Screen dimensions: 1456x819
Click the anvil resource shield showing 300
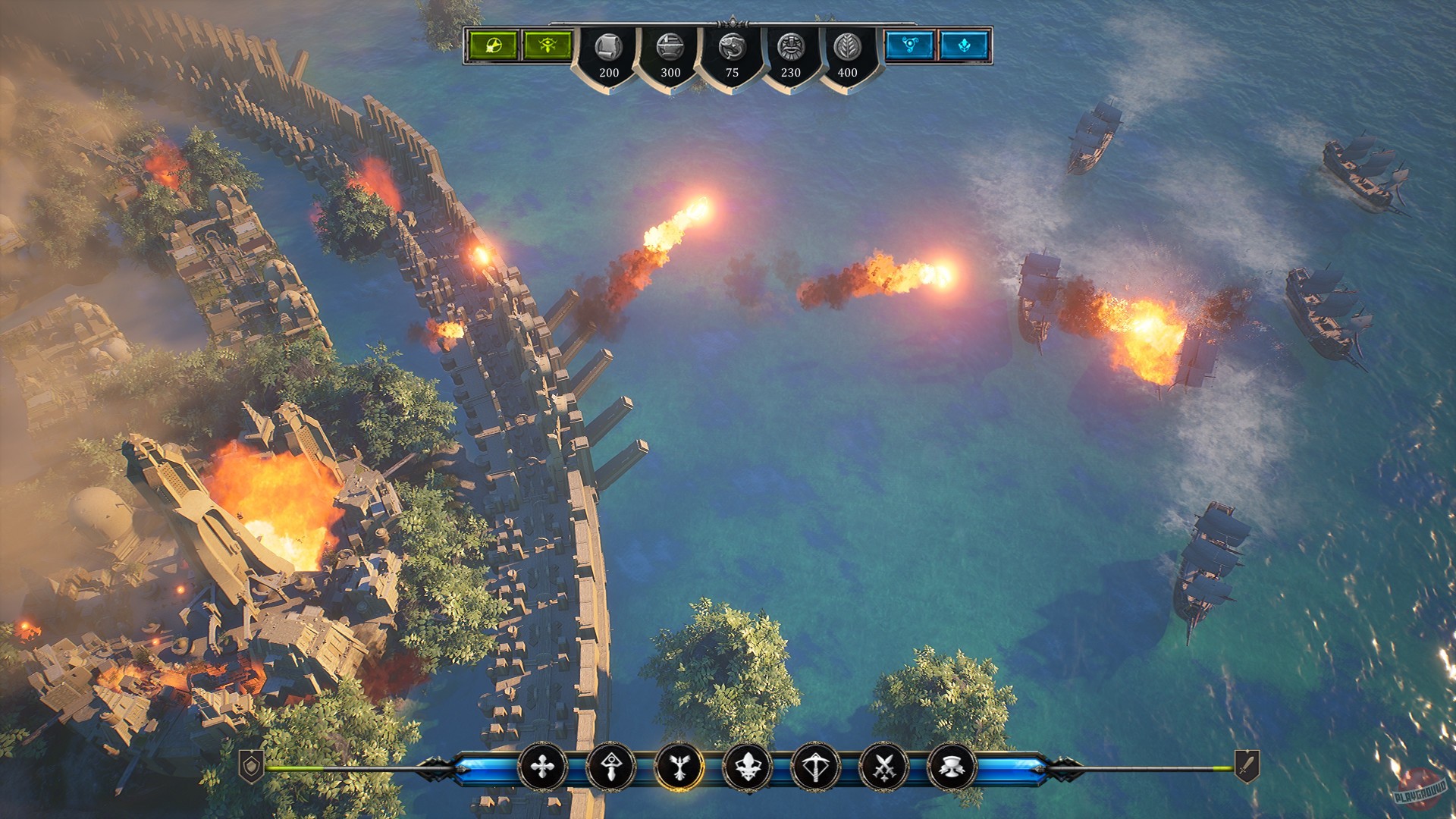click(670, 53)
